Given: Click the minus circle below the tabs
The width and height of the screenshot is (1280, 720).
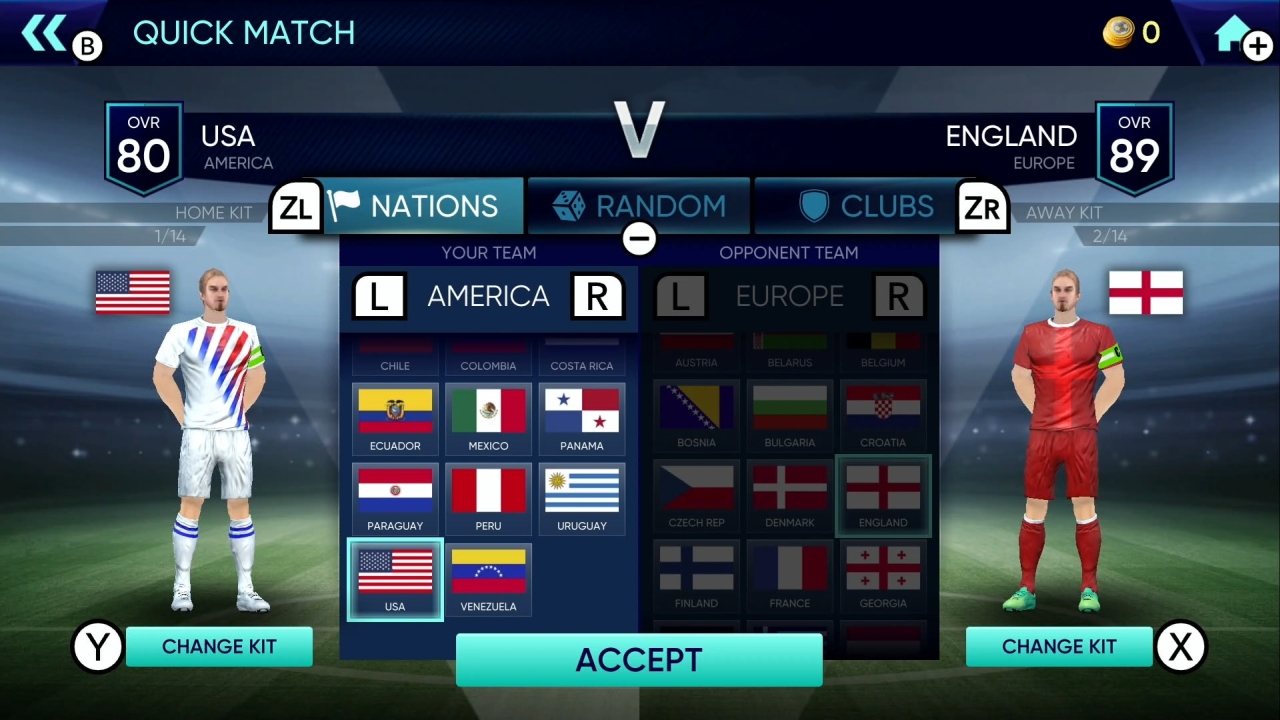Looking at the screenshot, I should click(639, 239).
